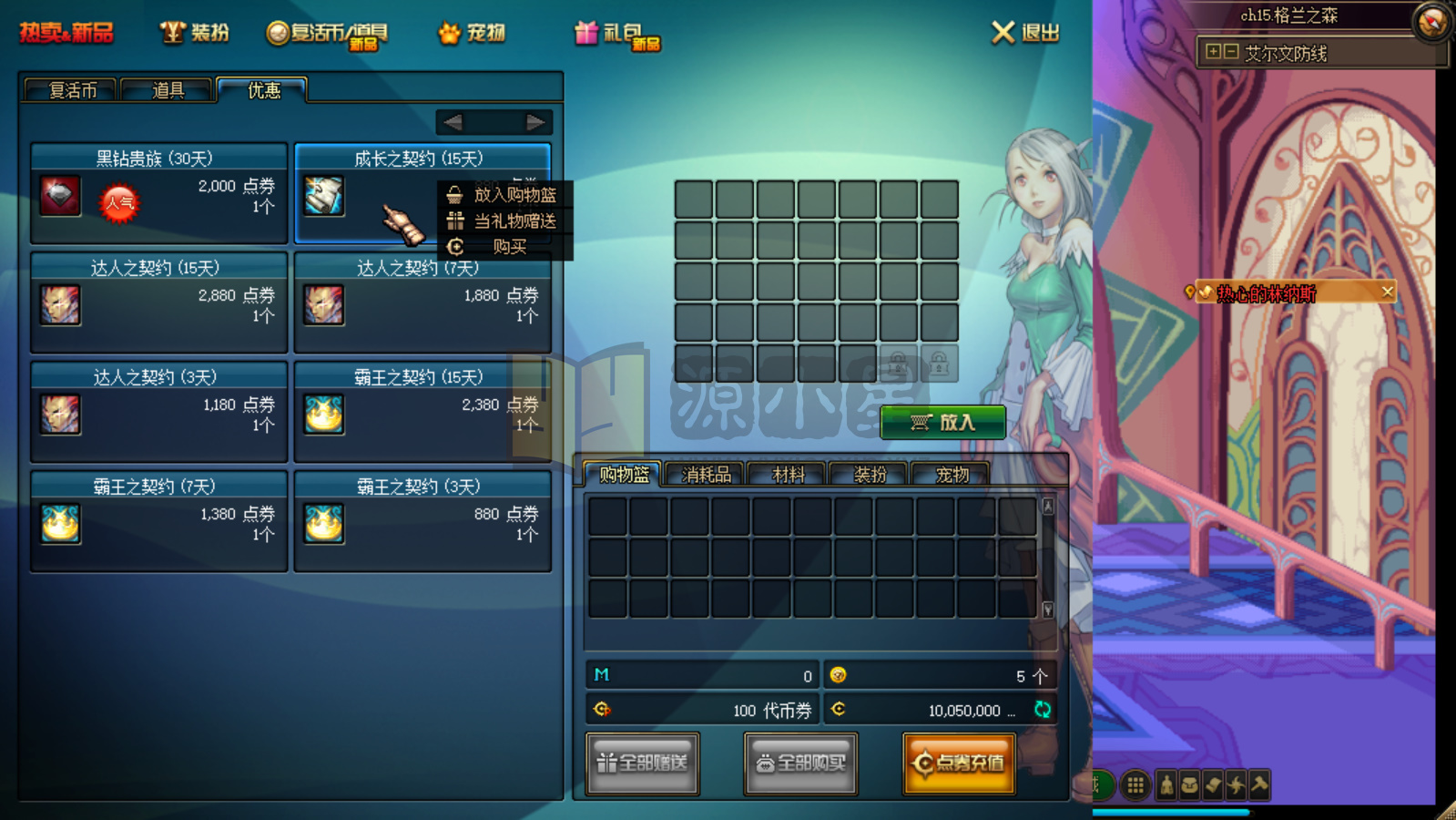Choose 购买 from the context menu
Screen dimensions: 1456x820
coord(509,247)
